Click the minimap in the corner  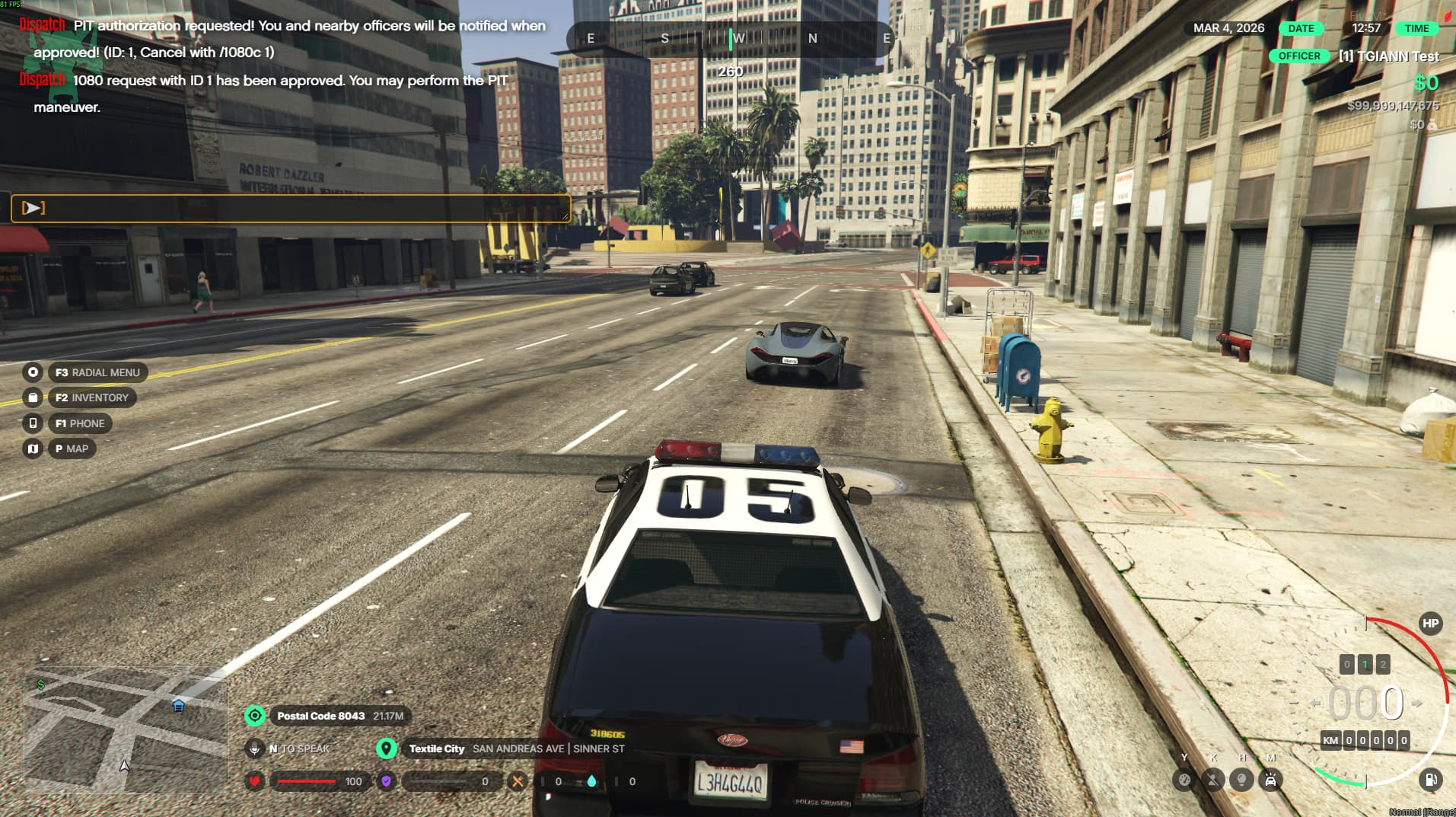(126, 729)
